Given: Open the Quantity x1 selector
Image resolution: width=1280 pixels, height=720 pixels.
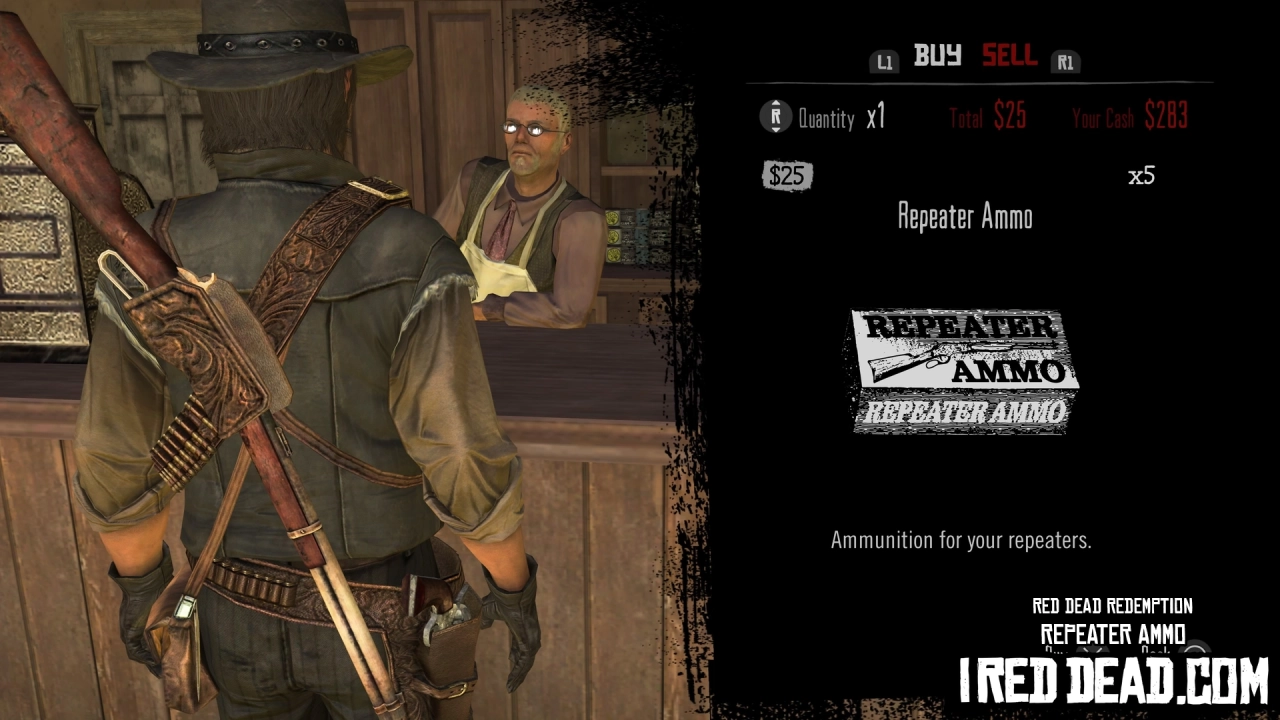Looking at the screenshot, I should tap(840, 118).
